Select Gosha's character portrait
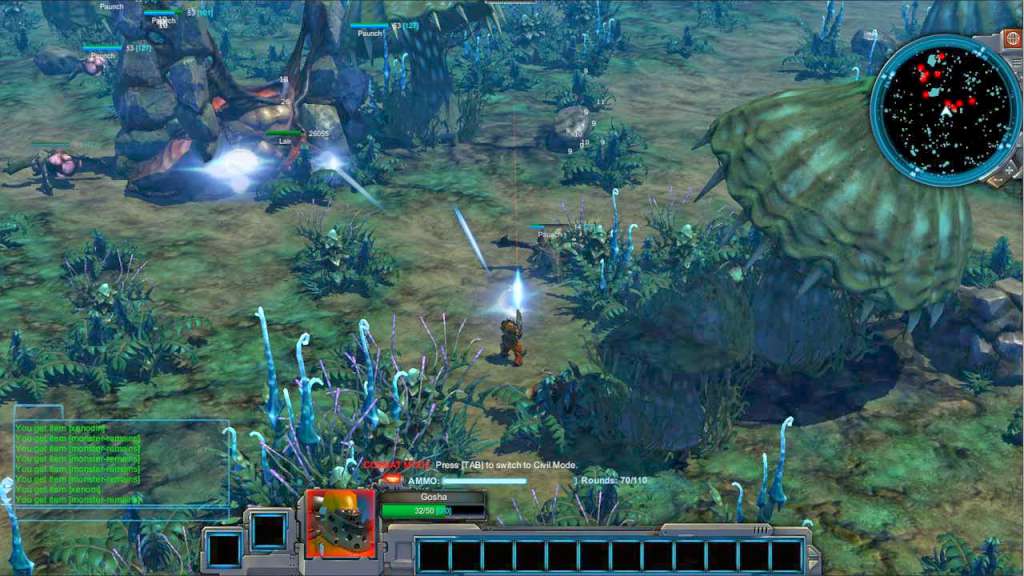 click(340, 522)
